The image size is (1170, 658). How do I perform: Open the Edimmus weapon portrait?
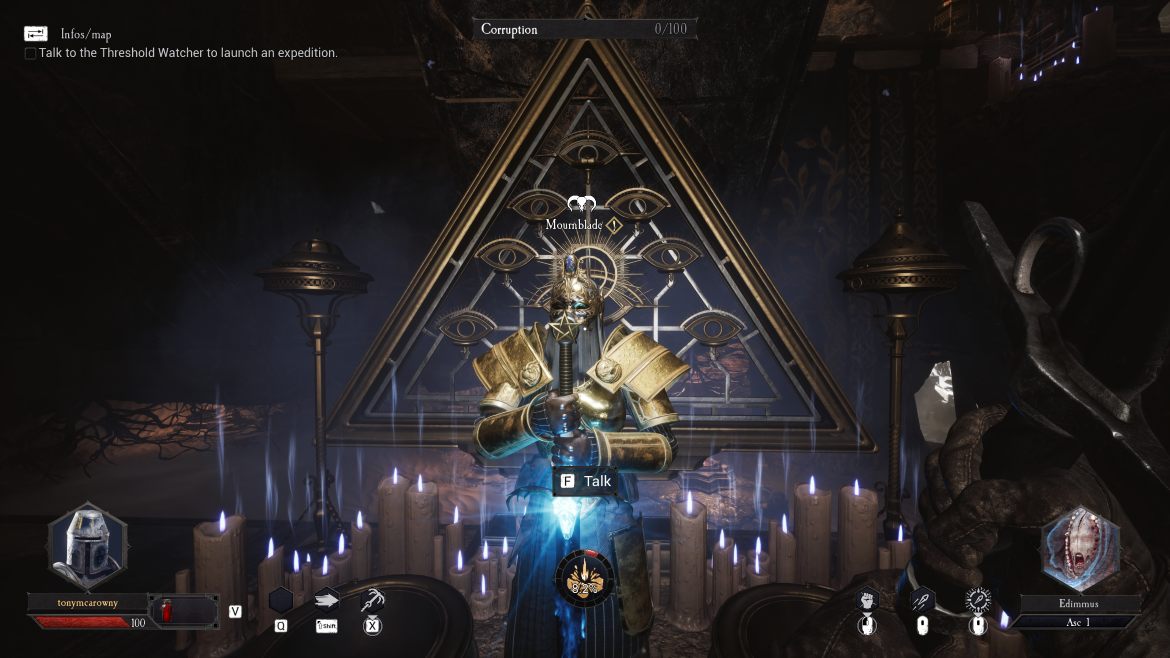(1080, 548)
